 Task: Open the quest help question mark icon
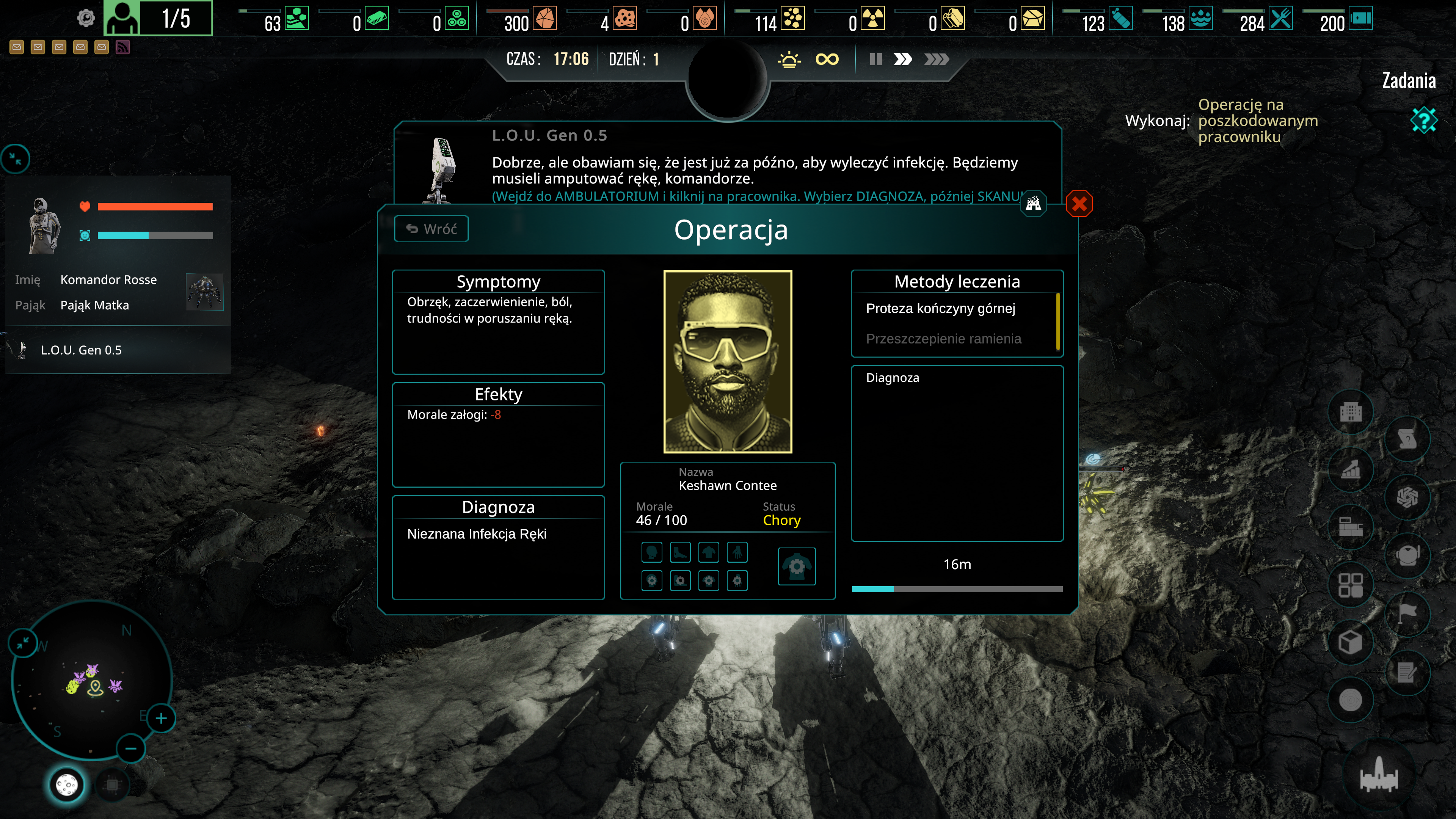1423,121
